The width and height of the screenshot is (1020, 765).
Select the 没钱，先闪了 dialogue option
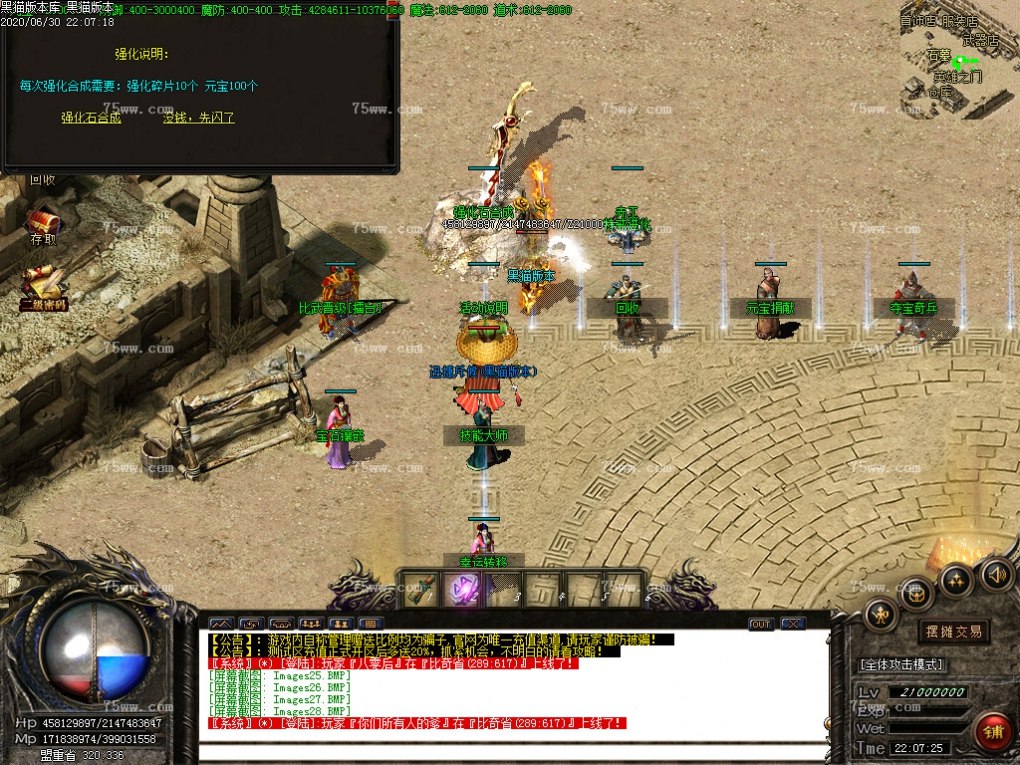[x=199, y=118]
